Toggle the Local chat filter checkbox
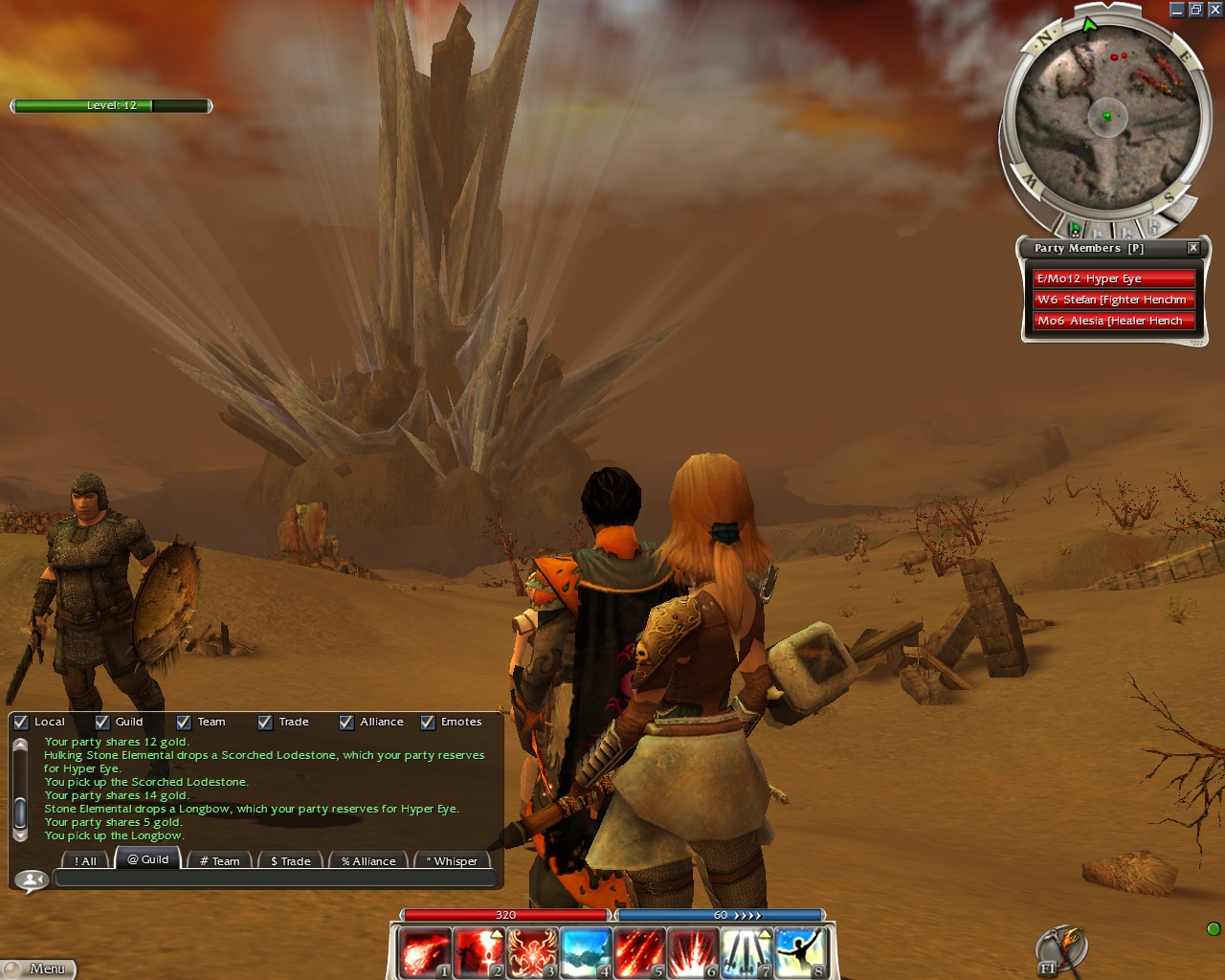The width and height of the screenshot is (1225, 980). [x=21, y=723]
